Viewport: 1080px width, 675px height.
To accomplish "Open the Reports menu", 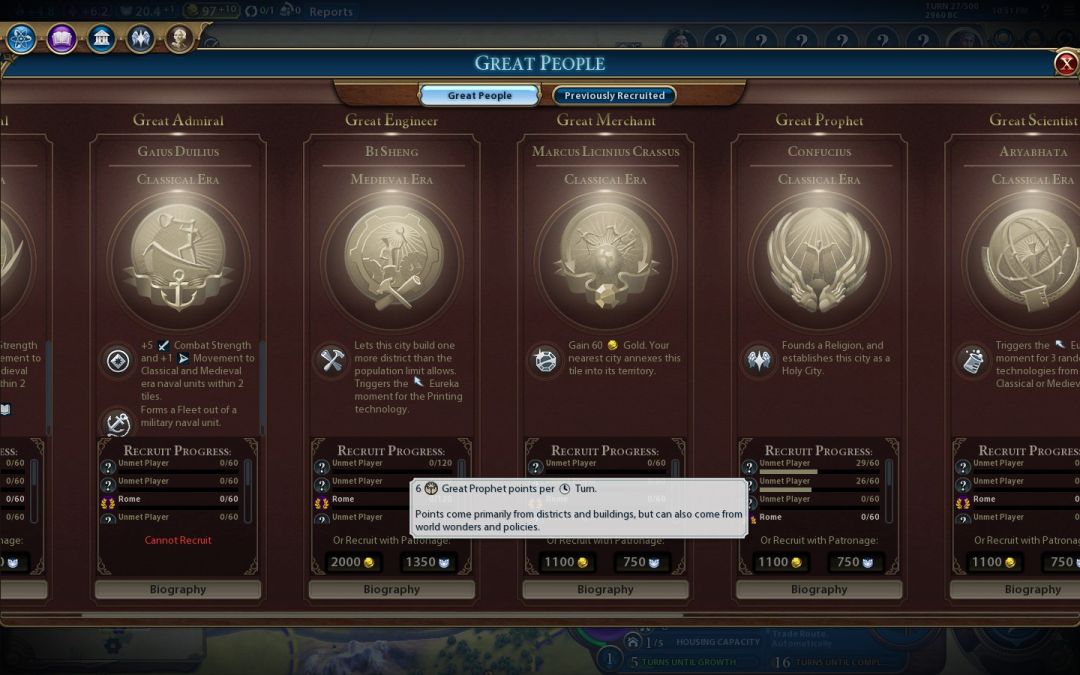I will (331, 12).
